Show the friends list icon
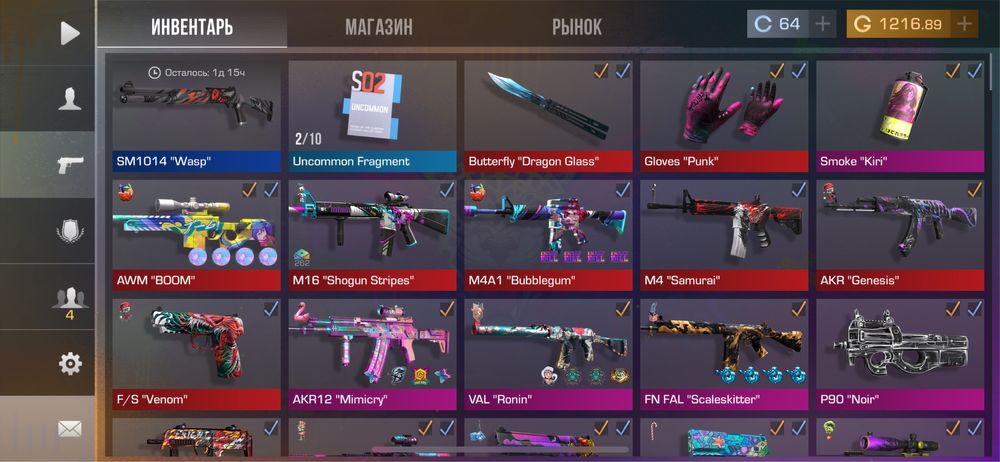1000x462 pixels. coord(69,297)
